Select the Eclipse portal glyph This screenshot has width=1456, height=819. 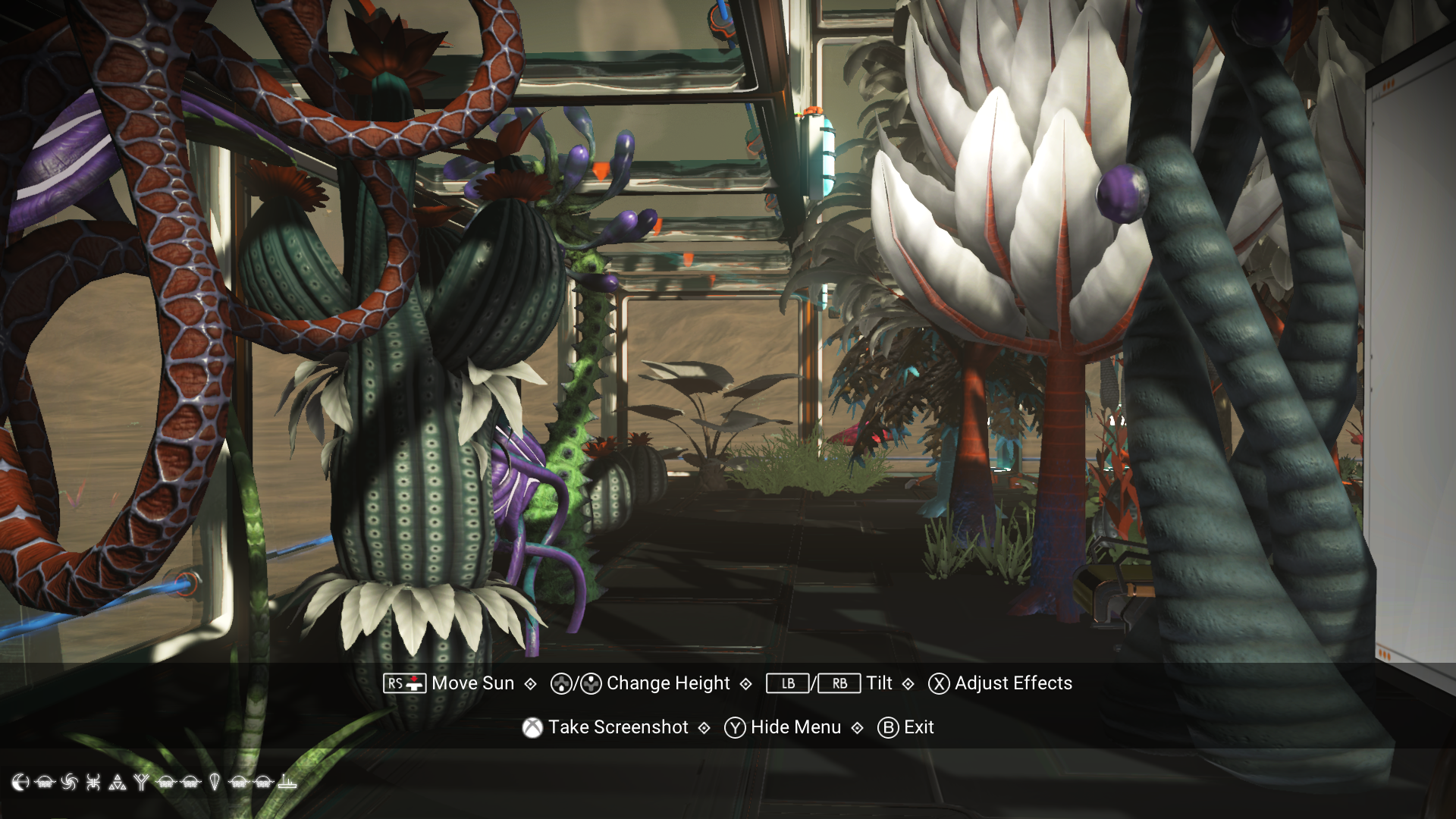(20, 781)
